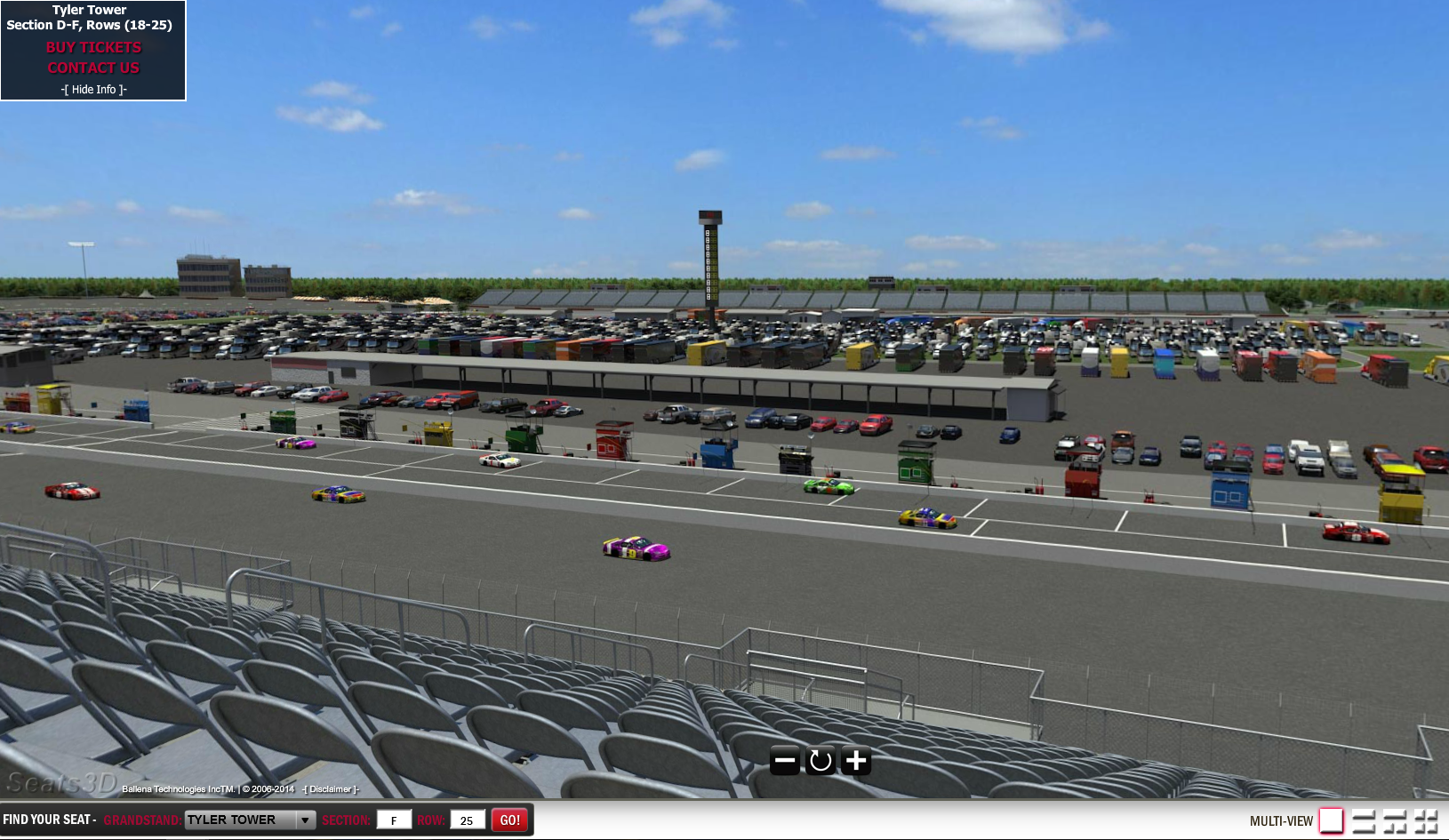Choose the single-pane multi-view layout
The height and width of the screenshot is (840, 1449).
1331,820
